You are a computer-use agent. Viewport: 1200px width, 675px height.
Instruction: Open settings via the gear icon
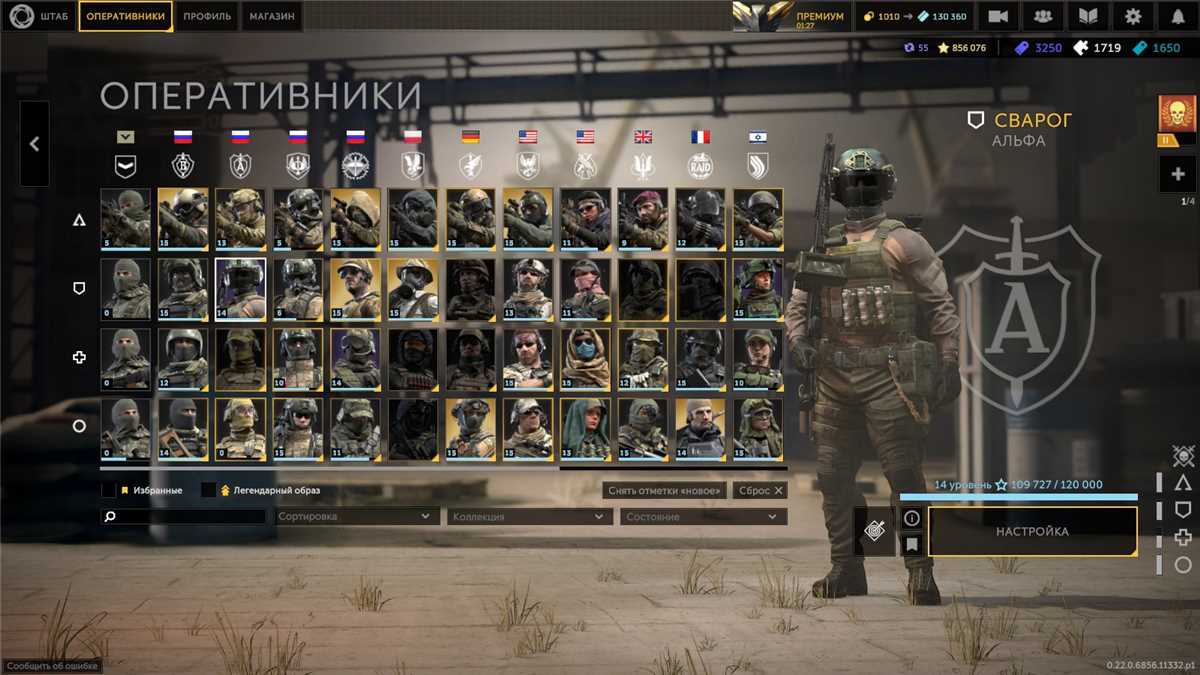1133,16
